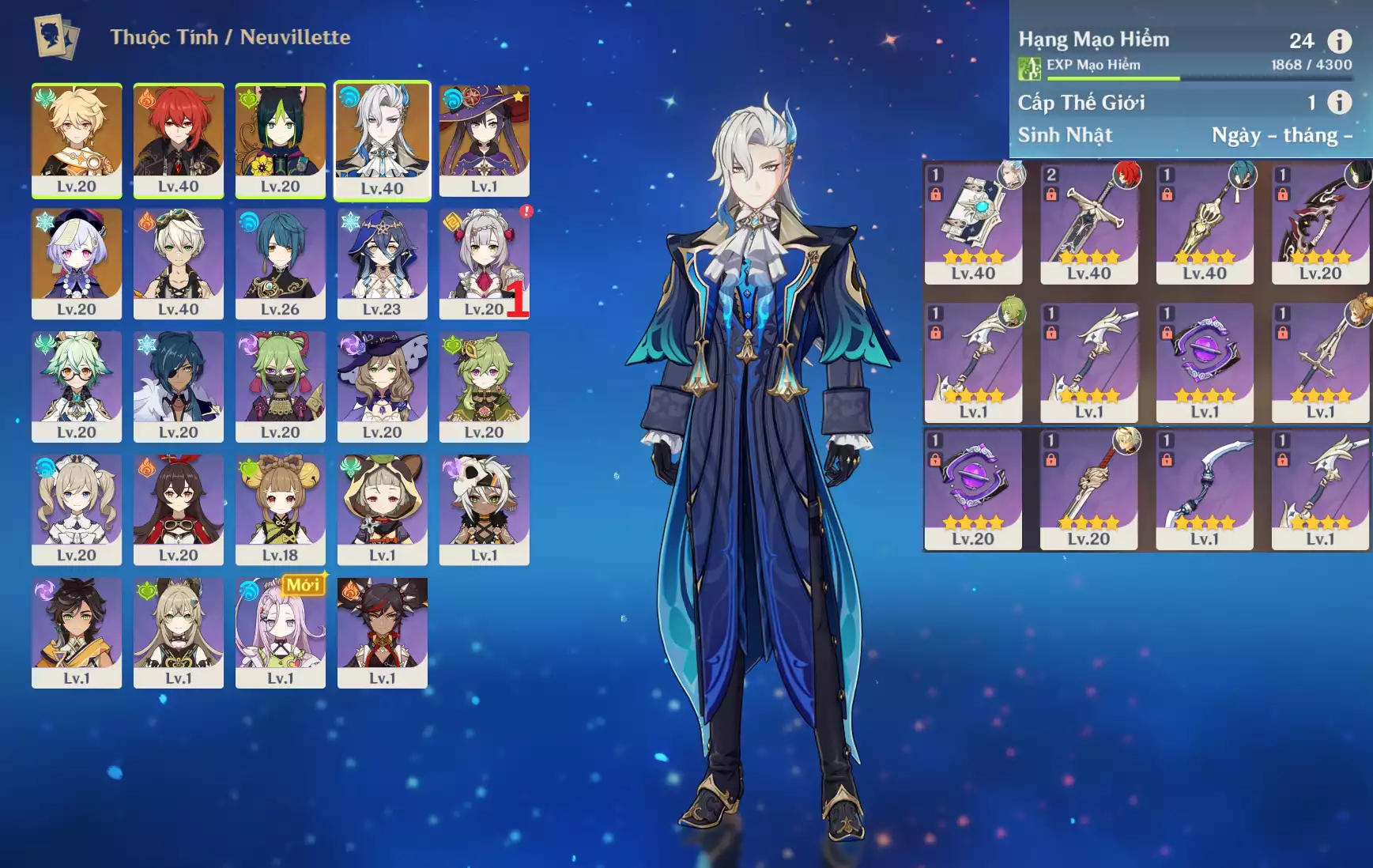Select the Neuvillette character card
Image resolution: width=1373 pixels, height=868 pixels.
(x=382, y=140)
